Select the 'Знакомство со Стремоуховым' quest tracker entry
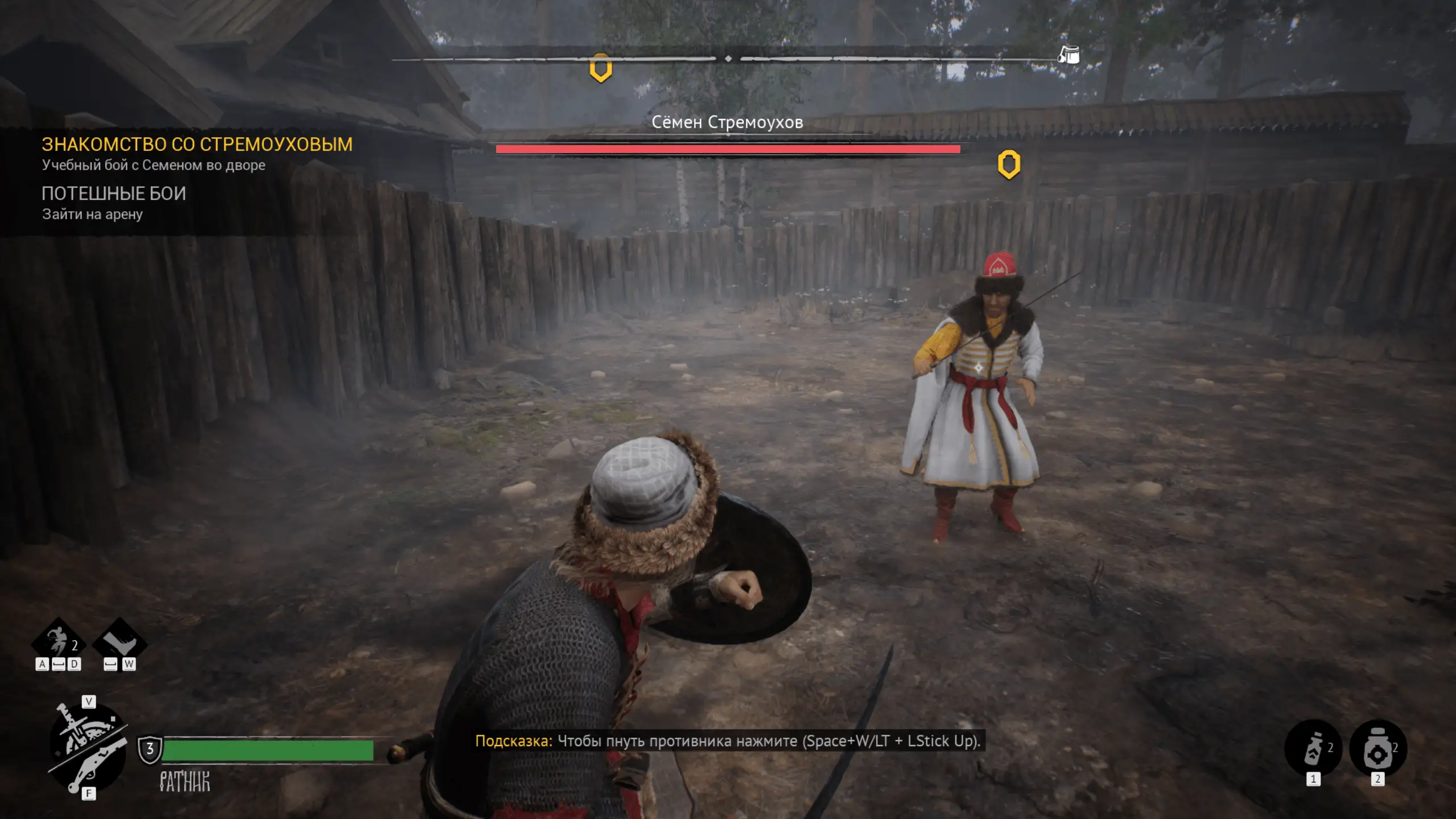 click(197, 145)
